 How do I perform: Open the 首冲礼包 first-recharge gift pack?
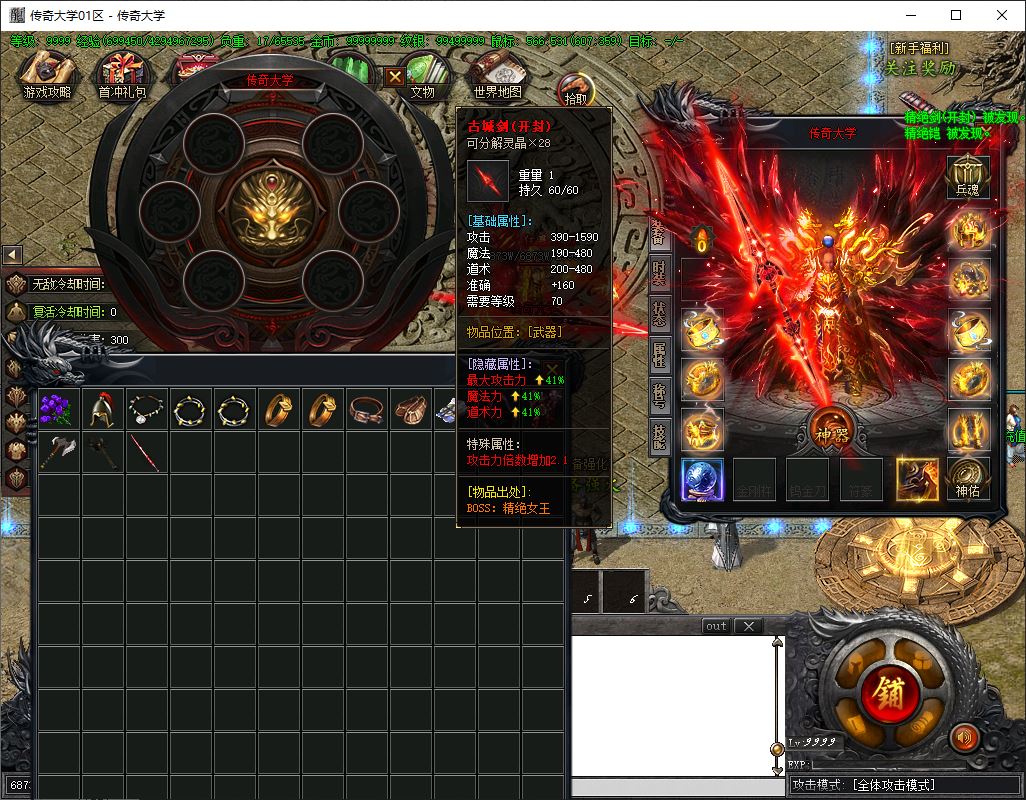pos(122,77)
